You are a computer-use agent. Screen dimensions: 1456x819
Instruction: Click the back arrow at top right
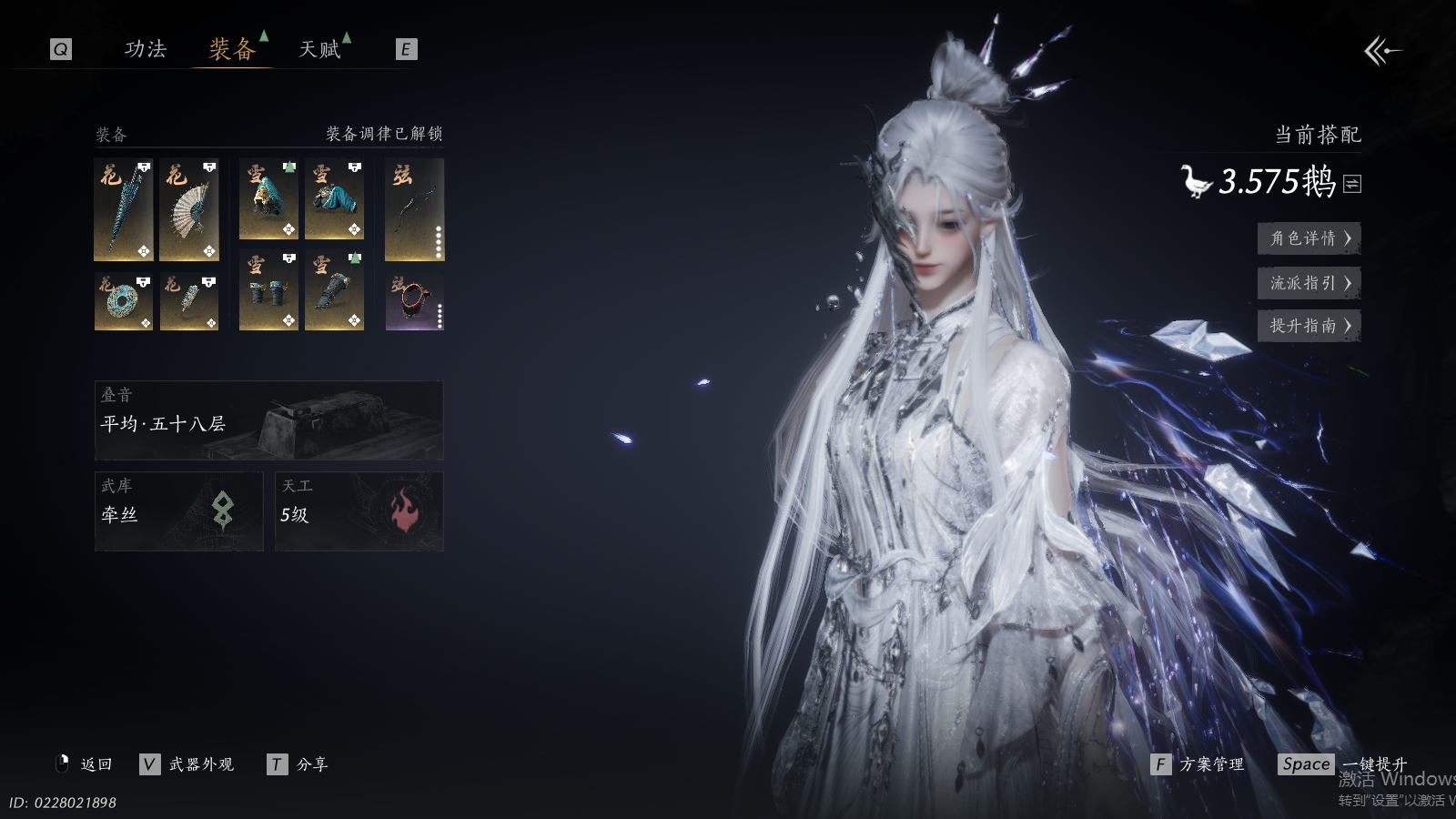(1381, 51)
